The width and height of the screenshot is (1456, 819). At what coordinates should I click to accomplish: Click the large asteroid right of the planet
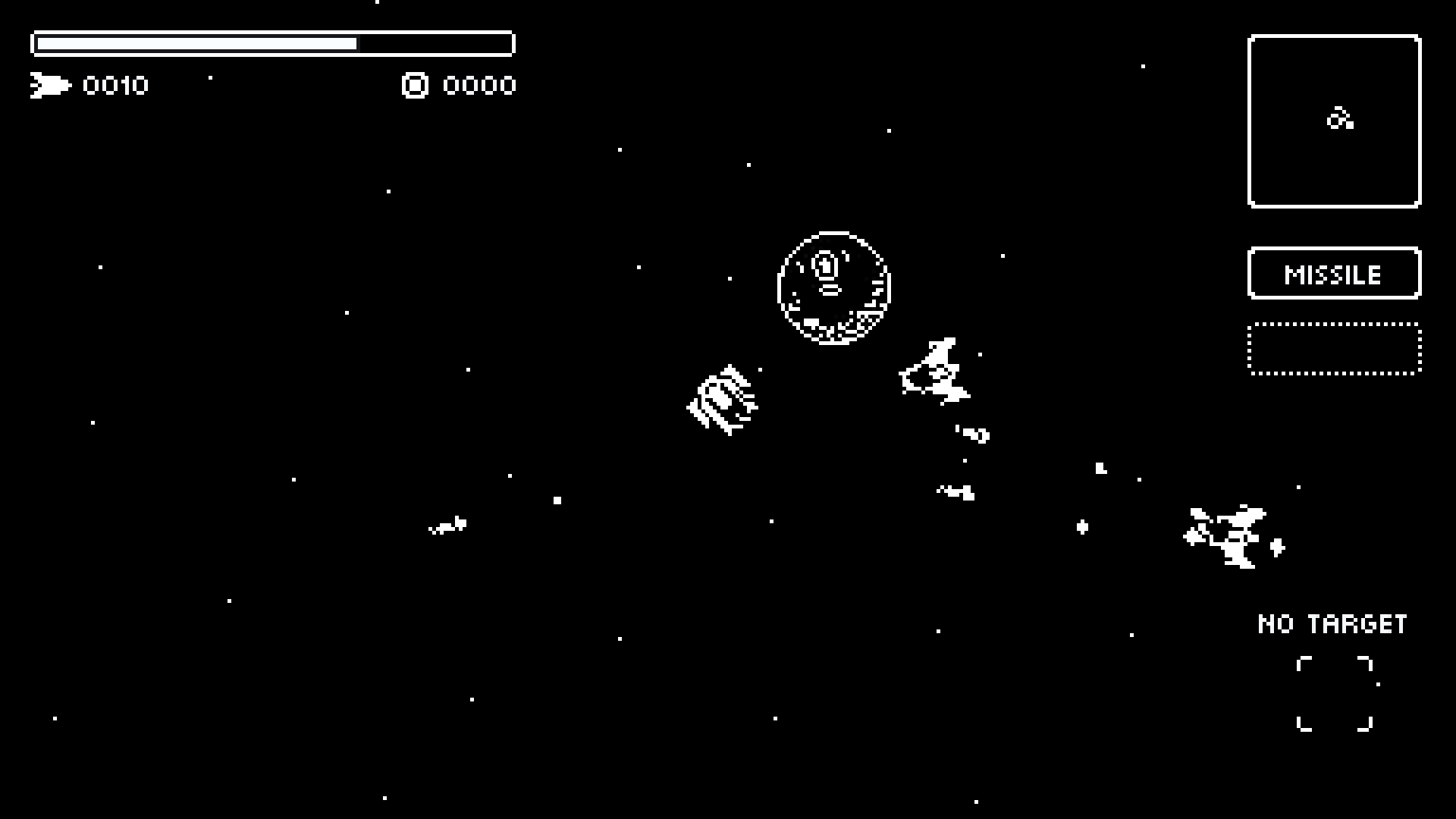[937, 372]
